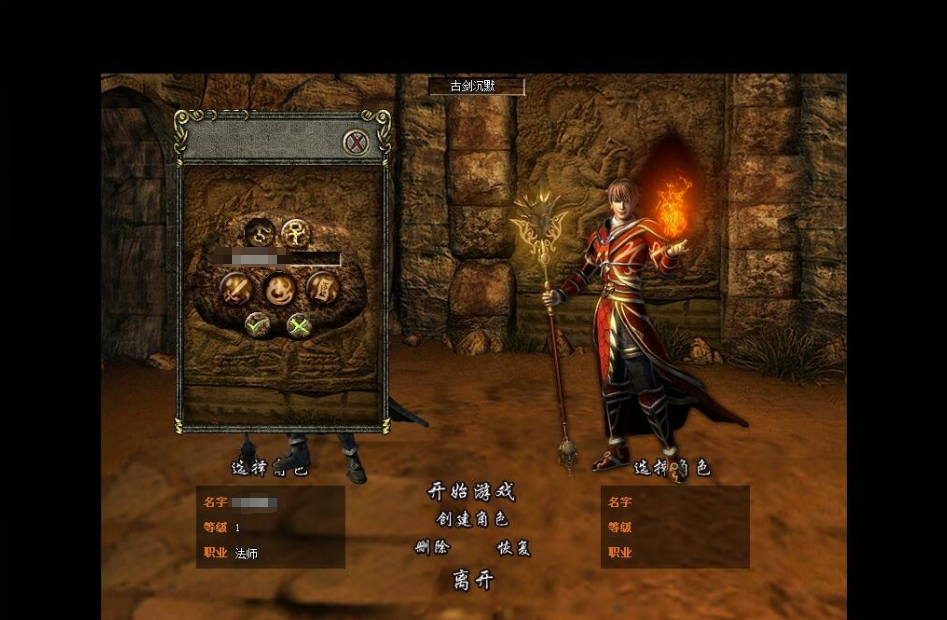Pick the taoist class talisman icon
This screenshot has width=947, height=620.
(x=323, y=288)
